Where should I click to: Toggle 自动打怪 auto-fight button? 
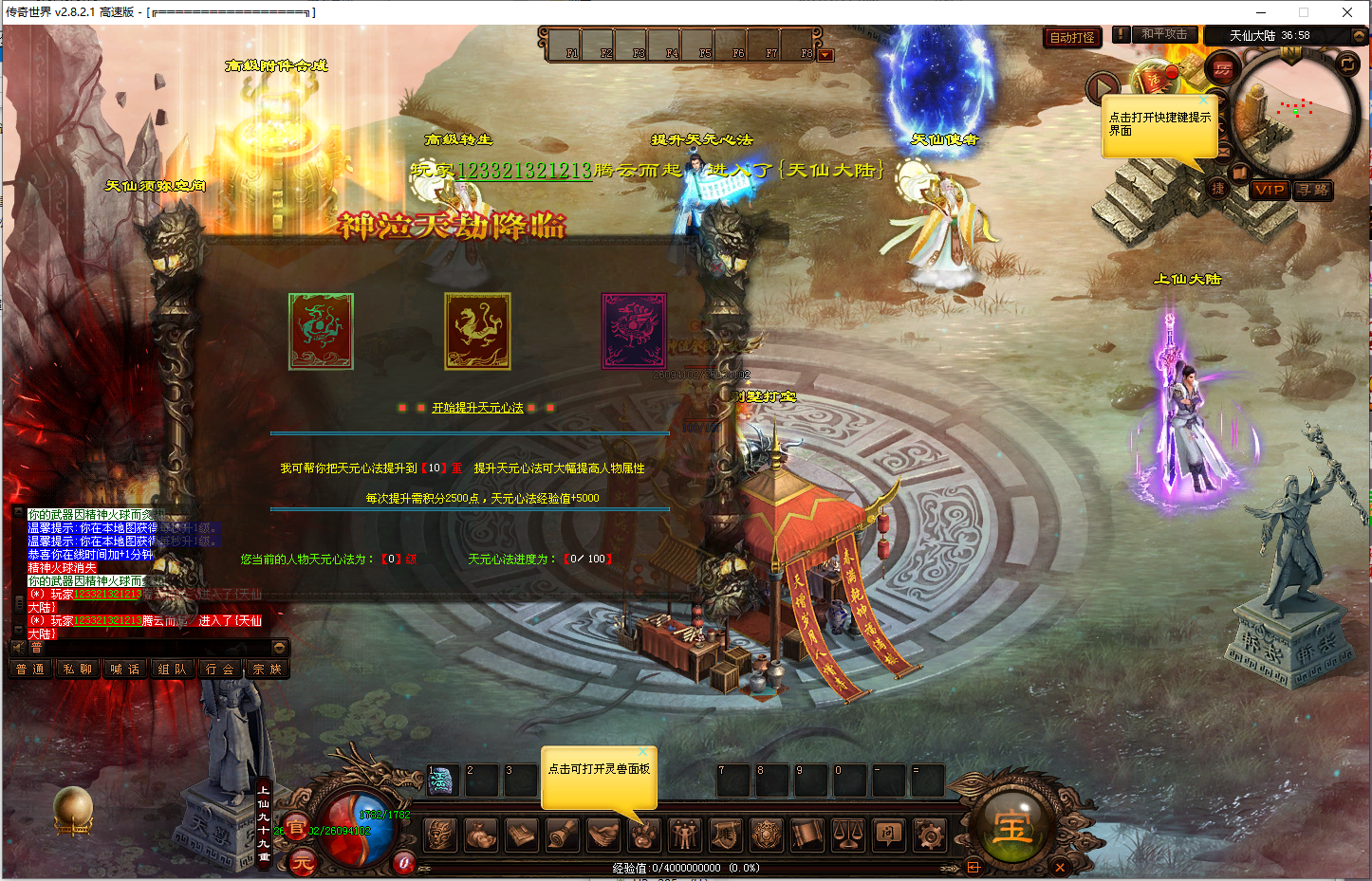click(1072, 38)
